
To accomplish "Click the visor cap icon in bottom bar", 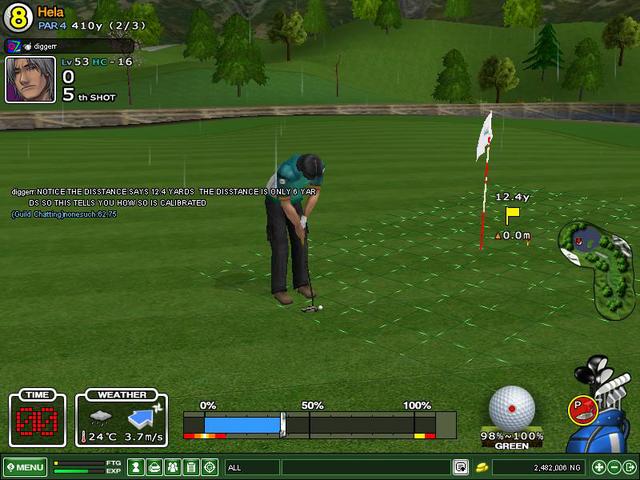I will [153, 467].
